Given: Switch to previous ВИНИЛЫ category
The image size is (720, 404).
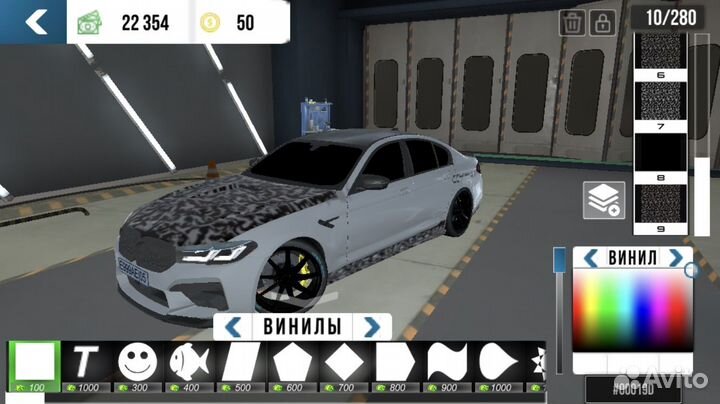Looking at the screenshot, I should tap(233, 326).
